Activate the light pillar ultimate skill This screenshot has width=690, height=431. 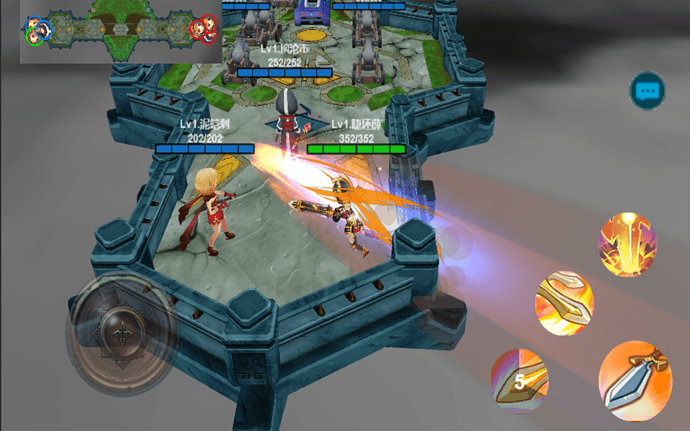click(627, 245)
